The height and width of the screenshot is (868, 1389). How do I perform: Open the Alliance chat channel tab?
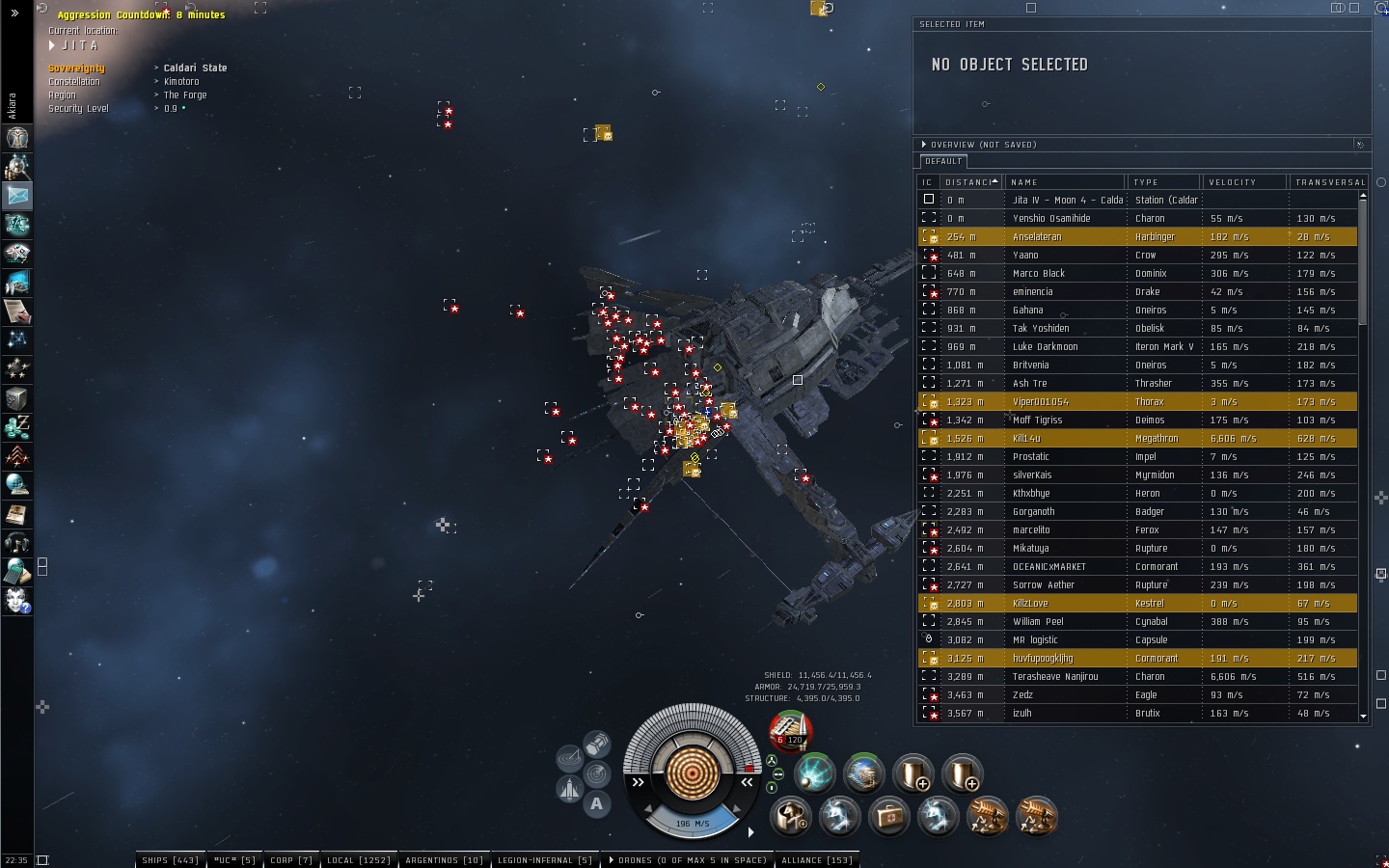click(x=816, y=859)
